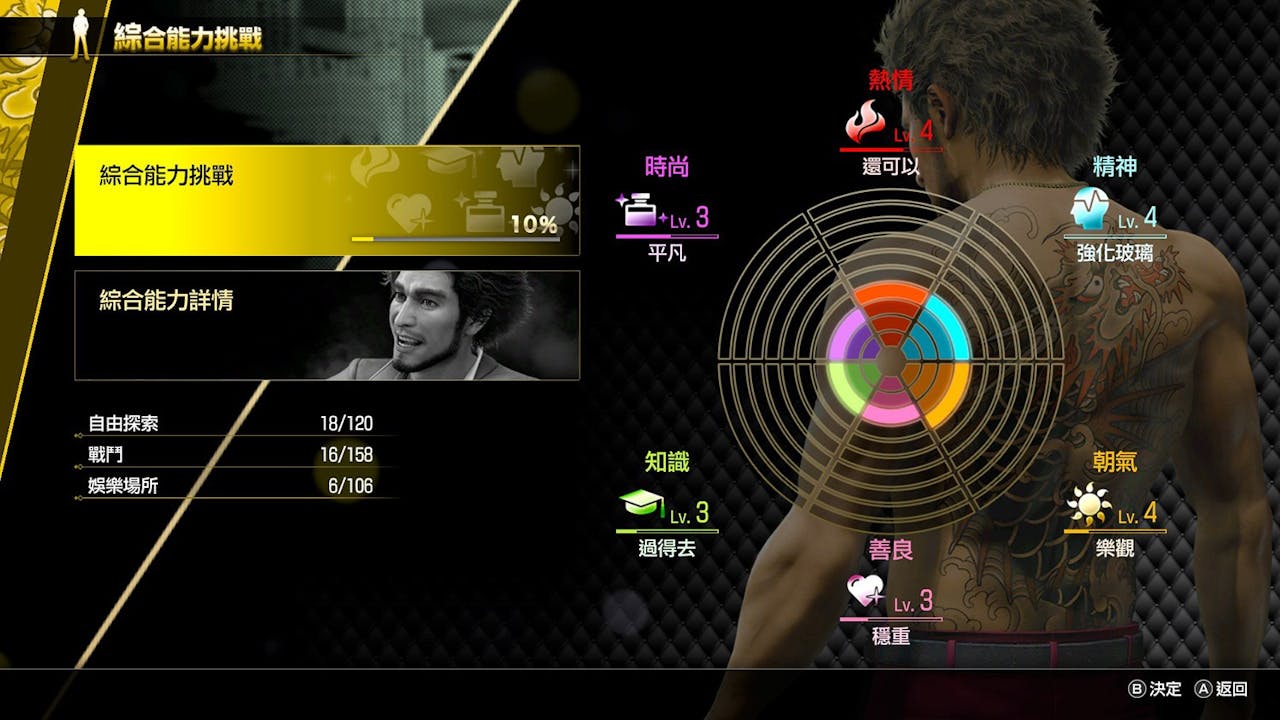1280x720 pixels.
Task: Click the 精神 head stat icon
Action: [1089, 209]
